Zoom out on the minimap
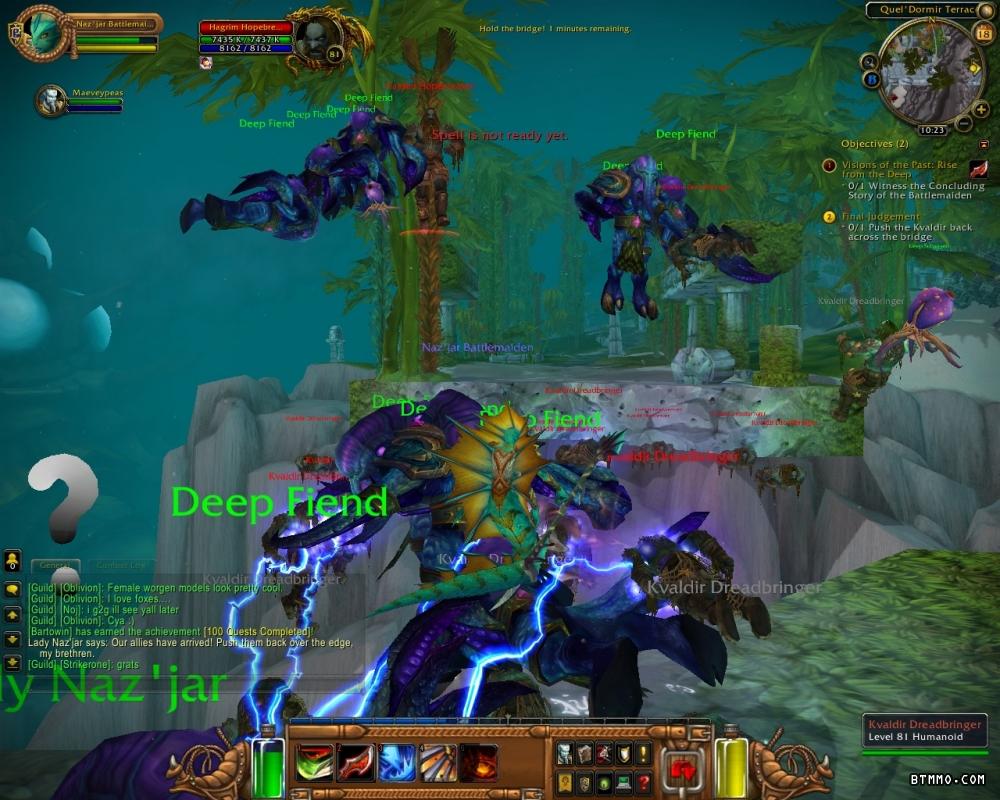Screen dimensions: 1000x800 pyautogui.click(x=963, y=125)
